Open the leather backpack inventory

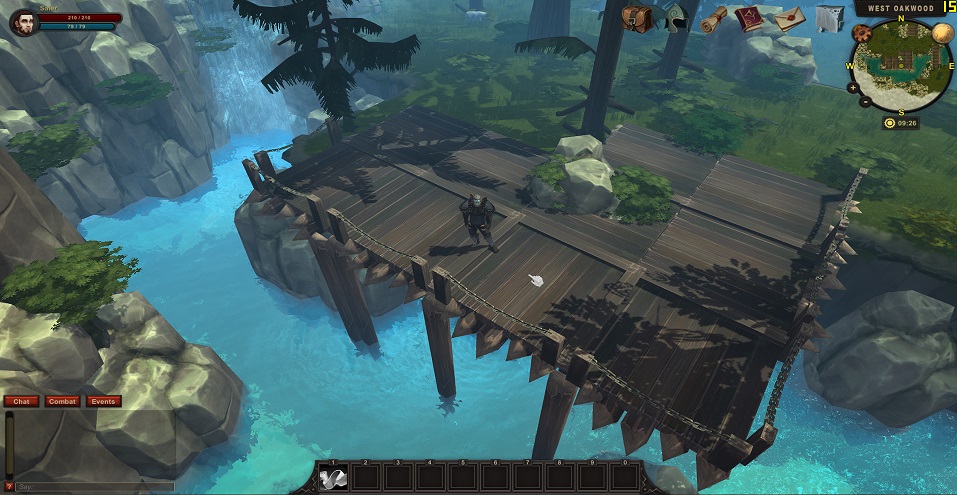click(636, 18)
